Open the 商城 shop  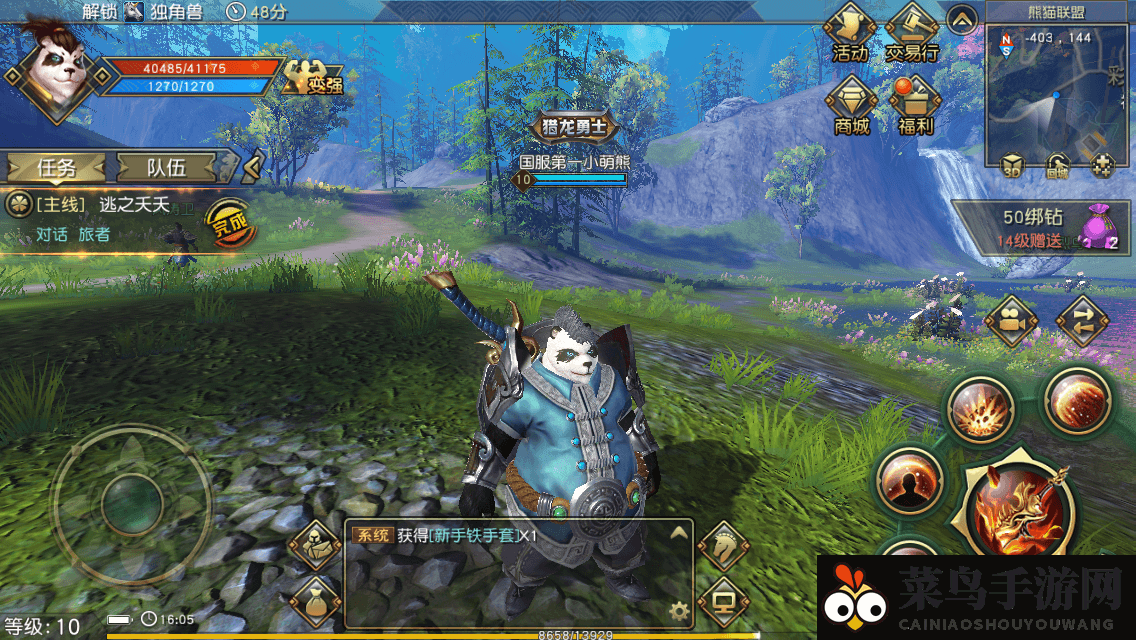851,106
